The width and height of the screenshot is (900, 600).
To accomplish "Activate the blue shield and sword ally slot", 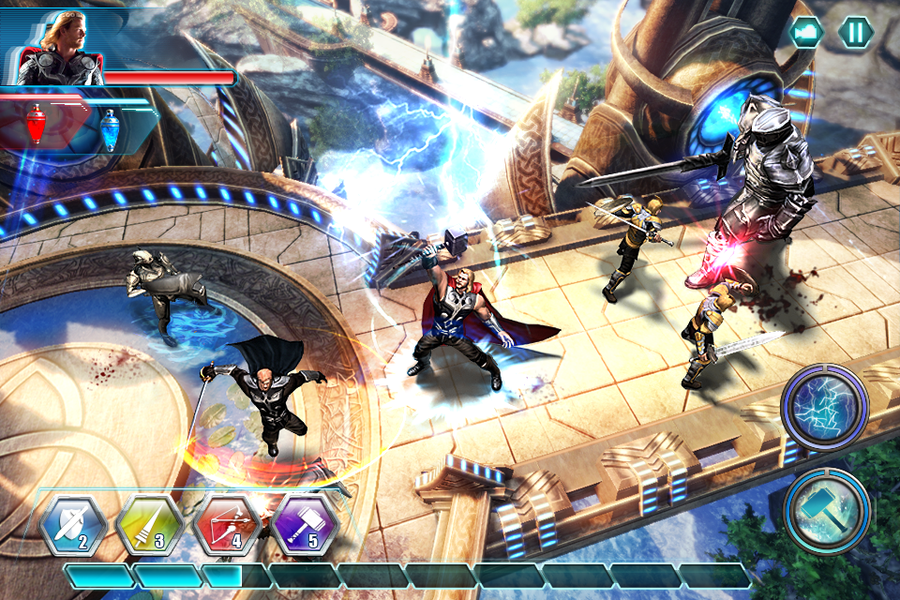I will (73, 525).
